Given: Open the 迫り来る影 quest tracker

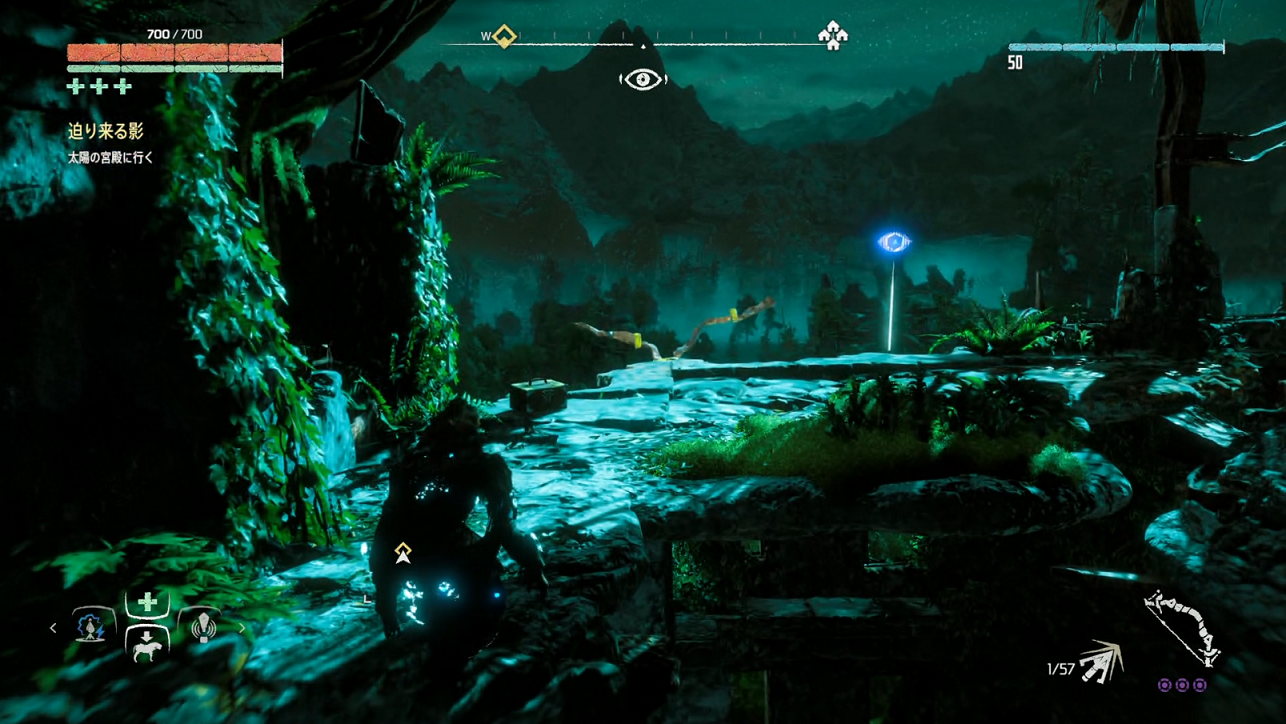Looking at the screenshot, I should [106, 131].
